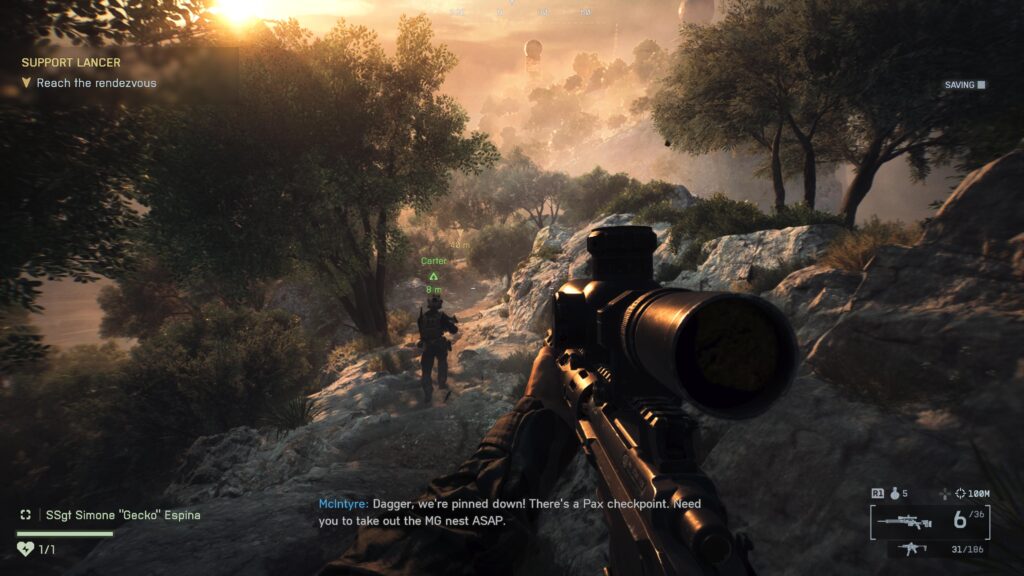The width and height of the screenshot is (1024, 576).
Task: Click the recon class icon beside Espina's name
Action: [26, 515]
